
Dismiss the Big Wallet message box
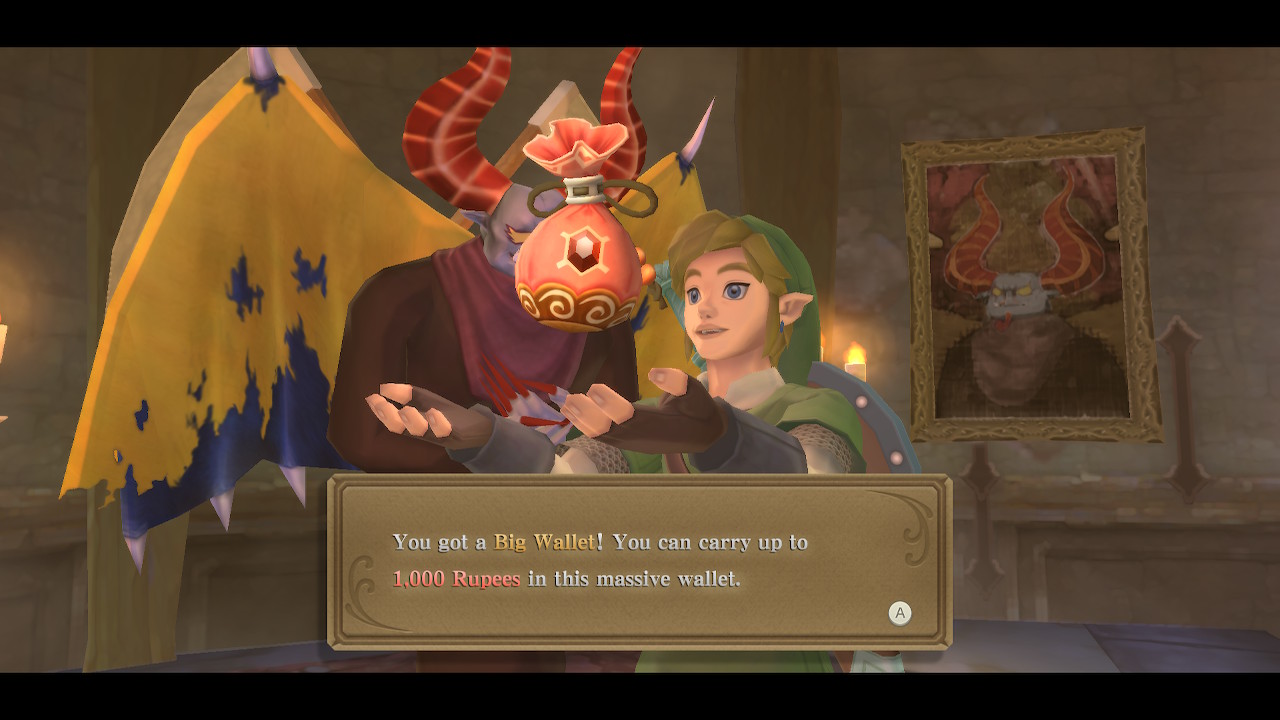pyautogui.click(x=899, y=613)
